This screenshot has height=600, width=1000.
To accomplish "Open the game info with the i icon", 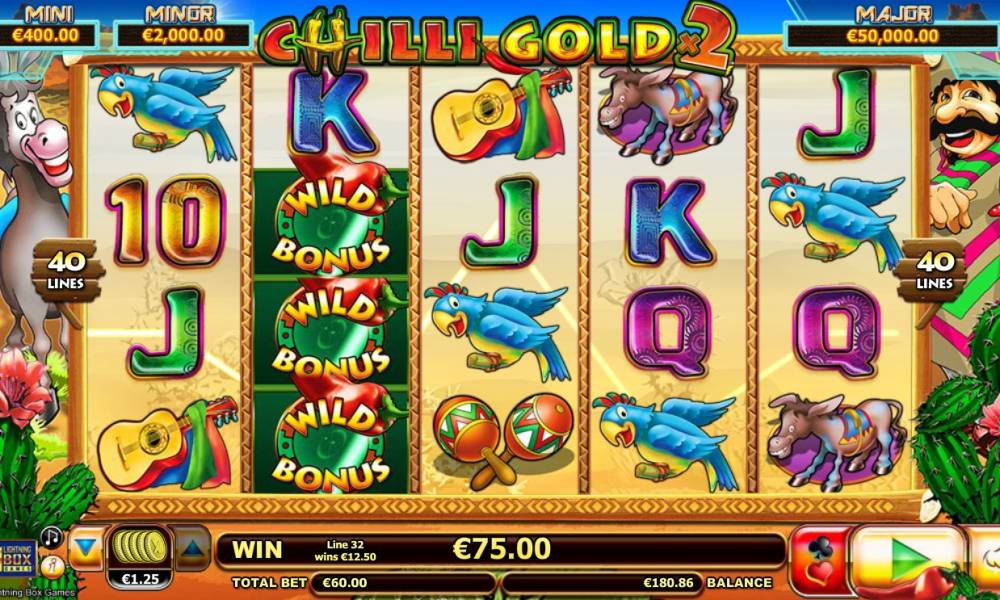I will point(51,565).
